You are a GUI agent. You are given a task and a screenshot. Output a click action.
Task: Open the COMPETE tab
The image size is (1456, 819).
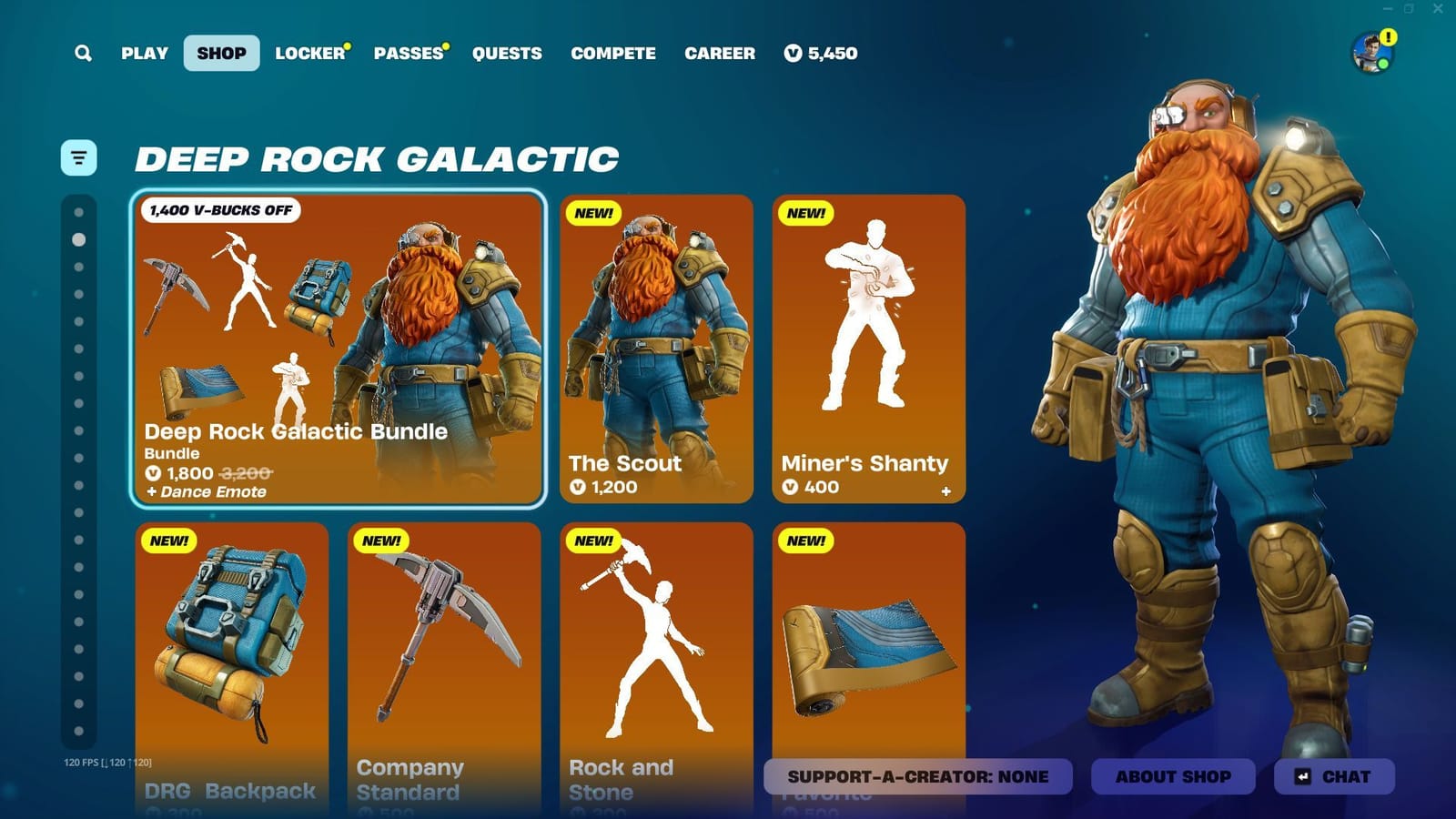tap(612, 53)
